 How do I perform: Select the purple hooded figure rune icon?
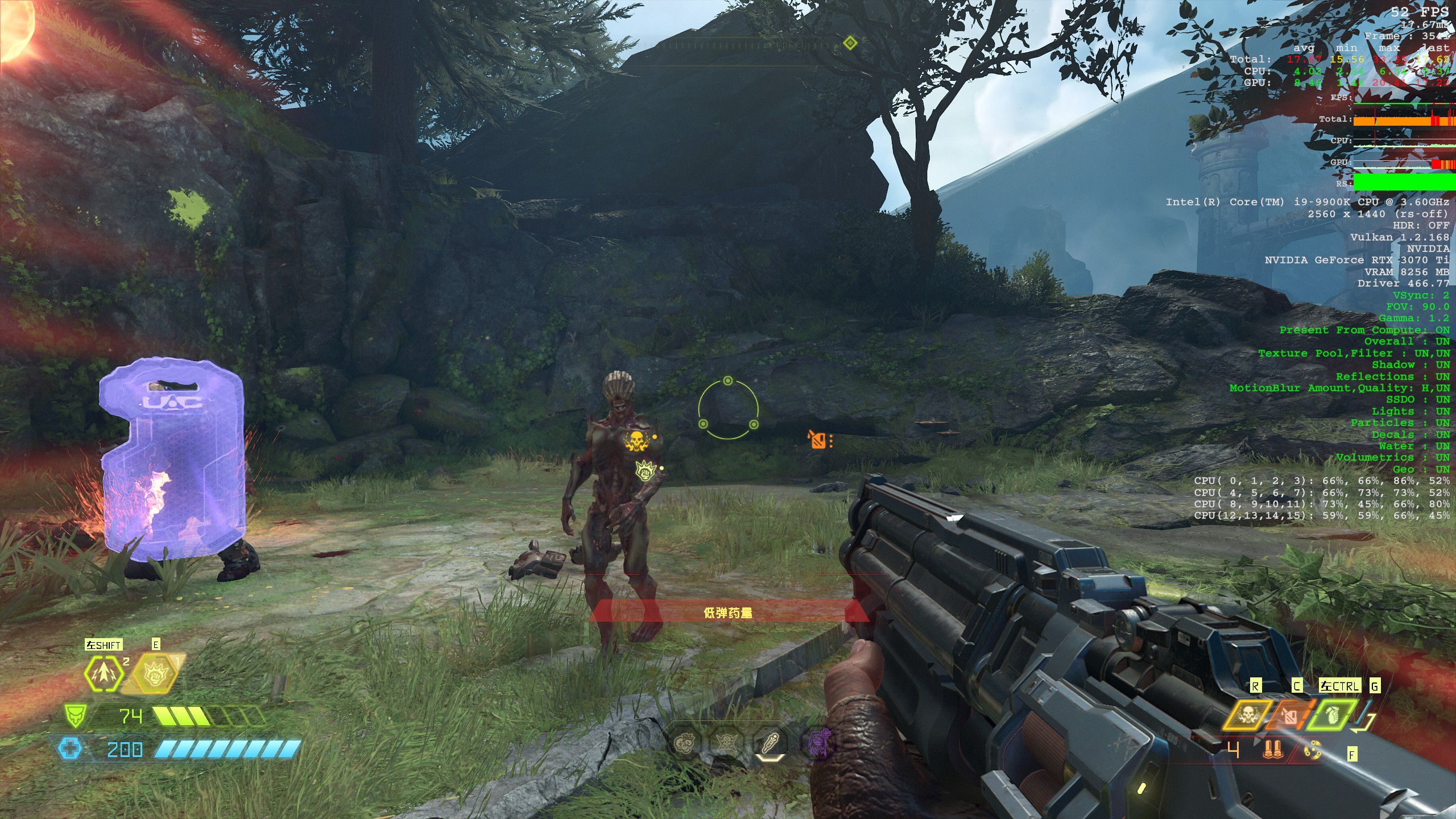819,742
